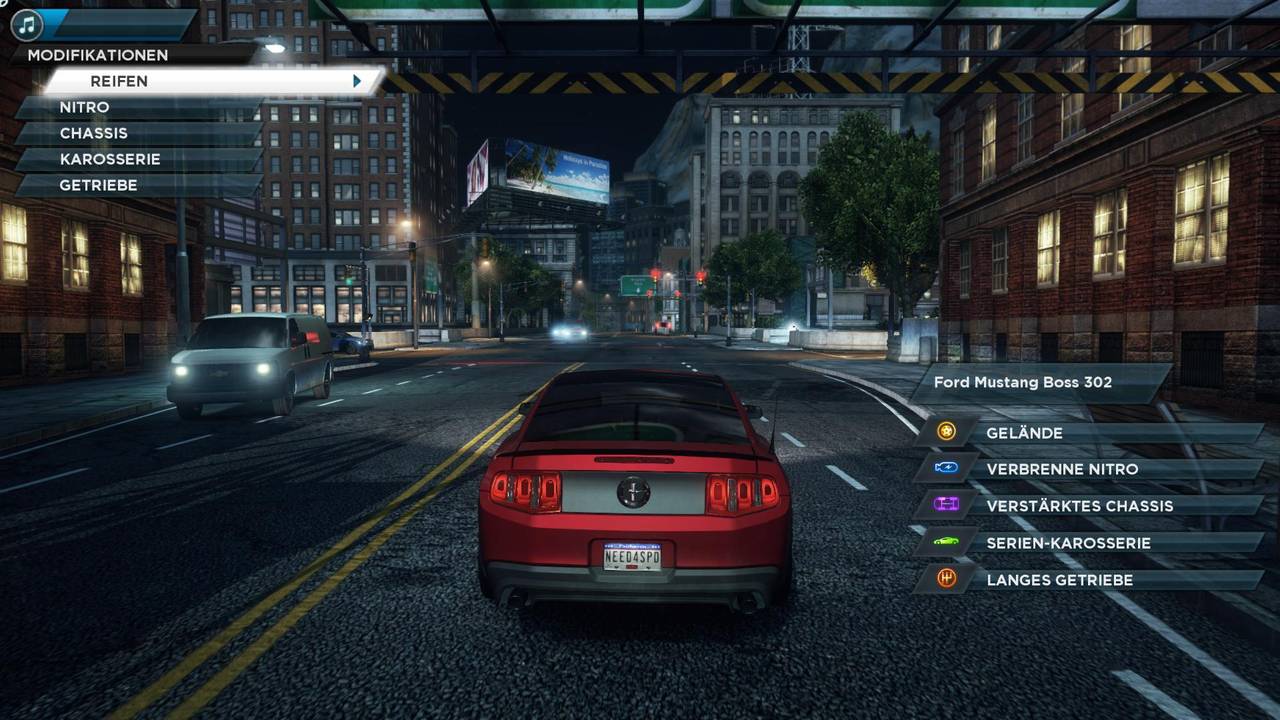Select the Langes Getriebe mod

1090,580
